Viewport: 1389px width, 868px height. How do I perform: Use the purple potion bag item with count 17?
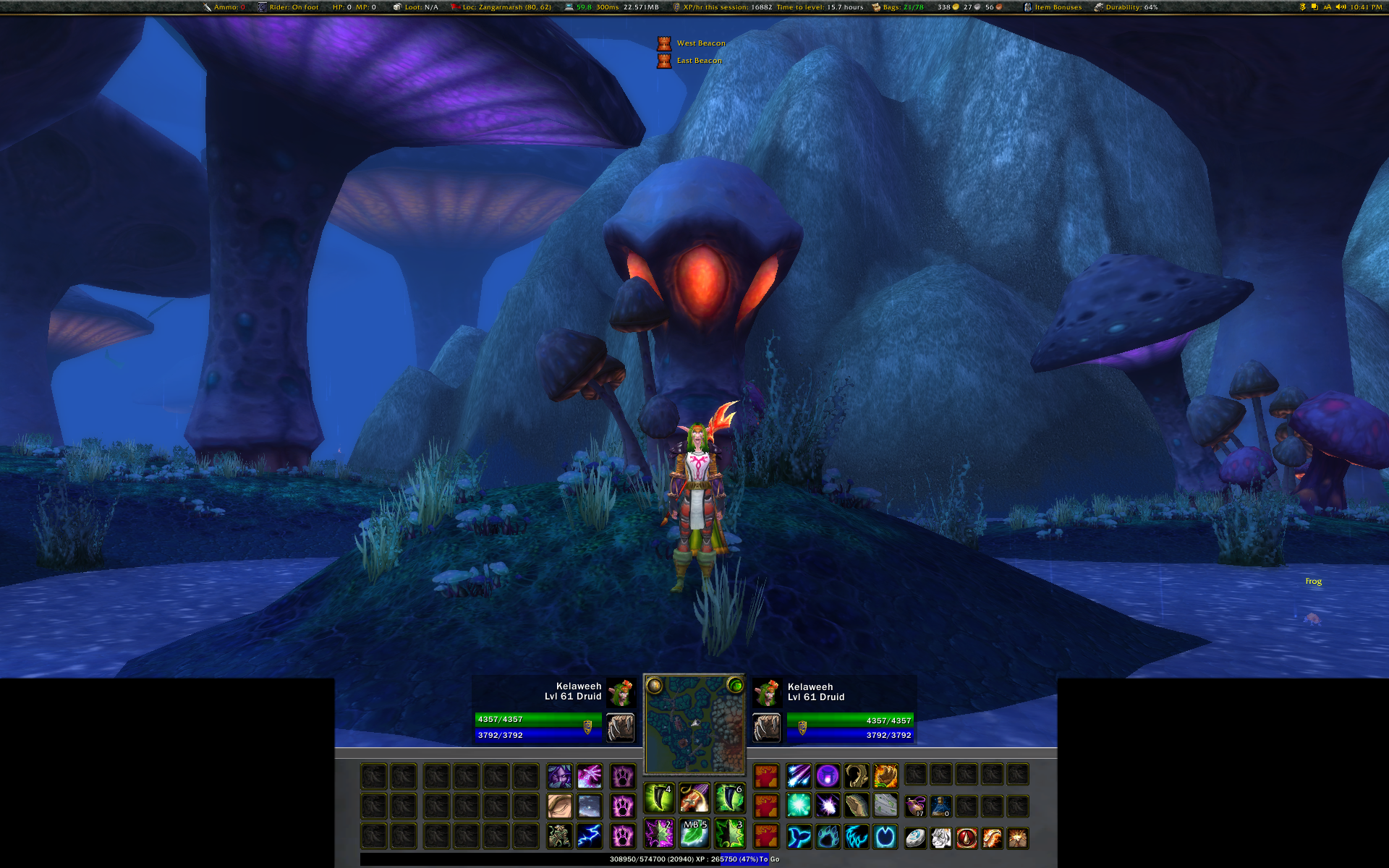915,806
